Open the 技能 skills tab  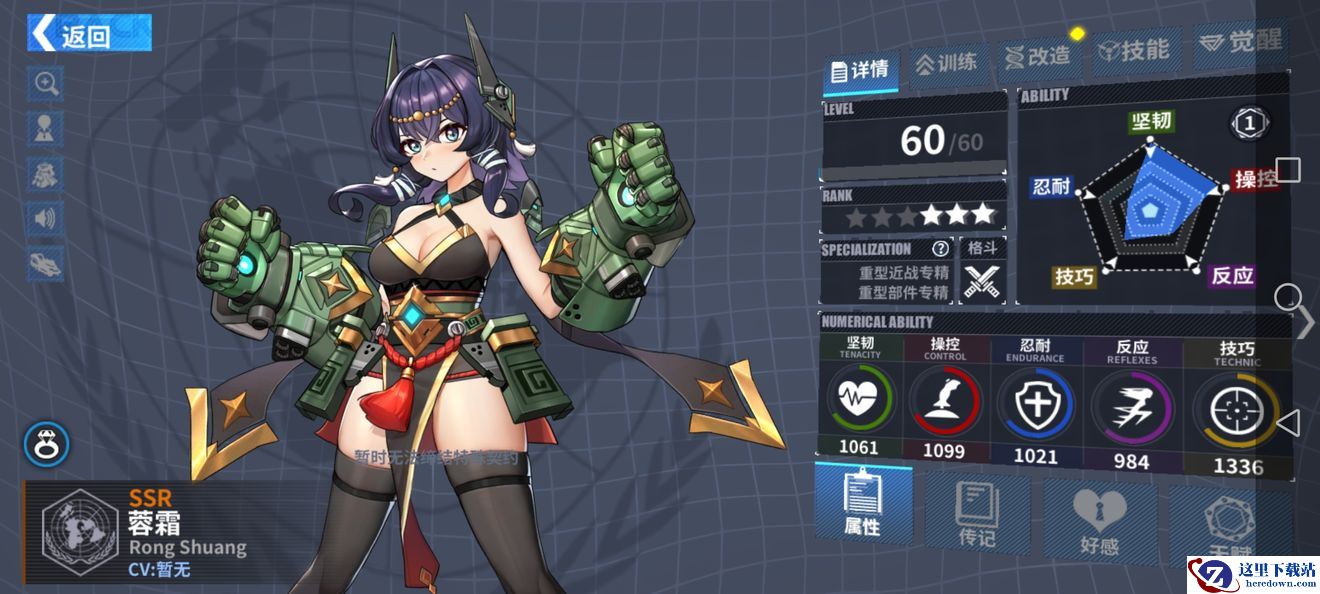(1132, 50)
